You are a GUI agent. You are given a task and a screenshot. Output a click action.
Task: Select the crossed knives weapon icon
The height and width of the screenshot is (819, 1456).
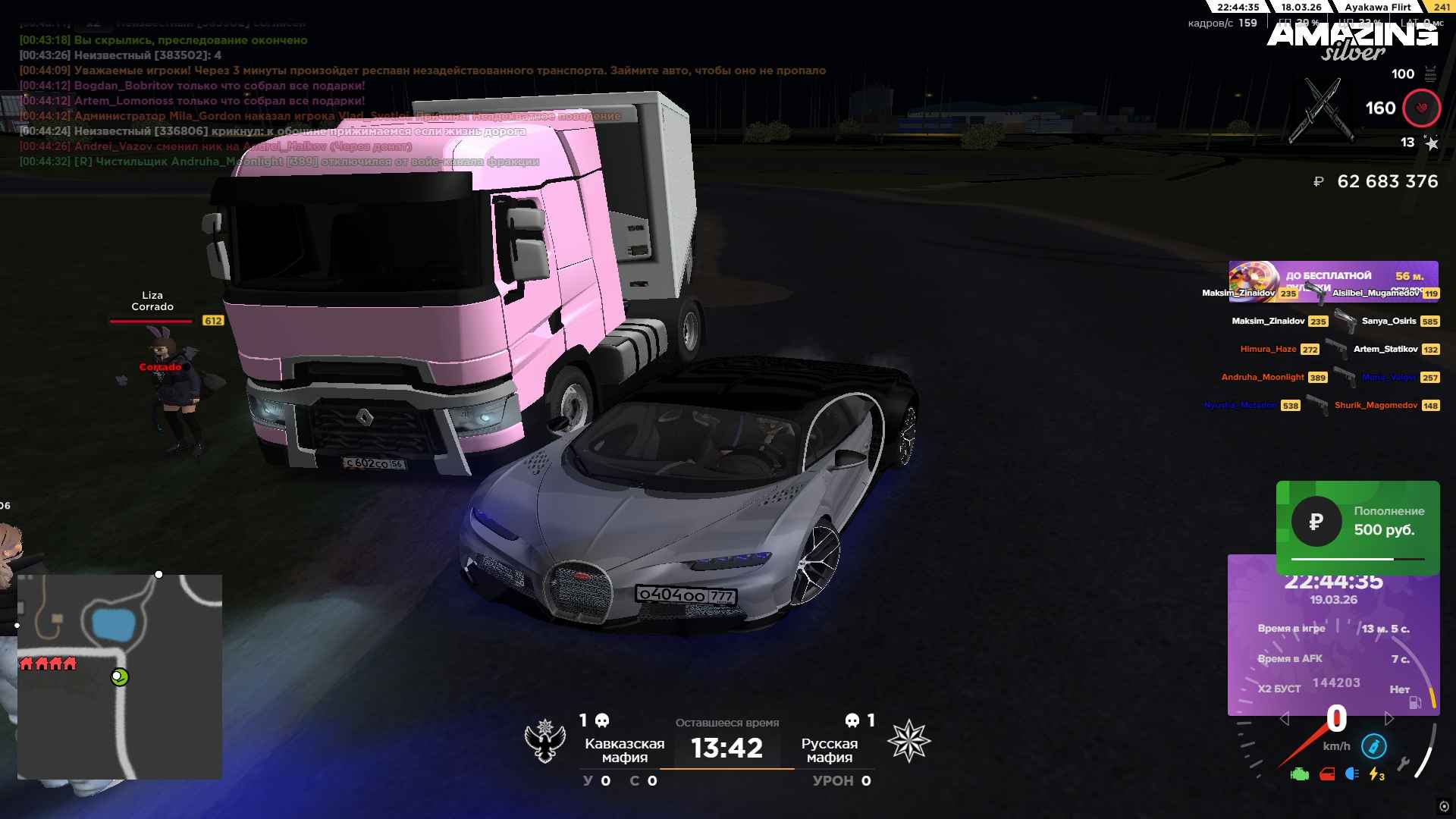(1321, 111)
